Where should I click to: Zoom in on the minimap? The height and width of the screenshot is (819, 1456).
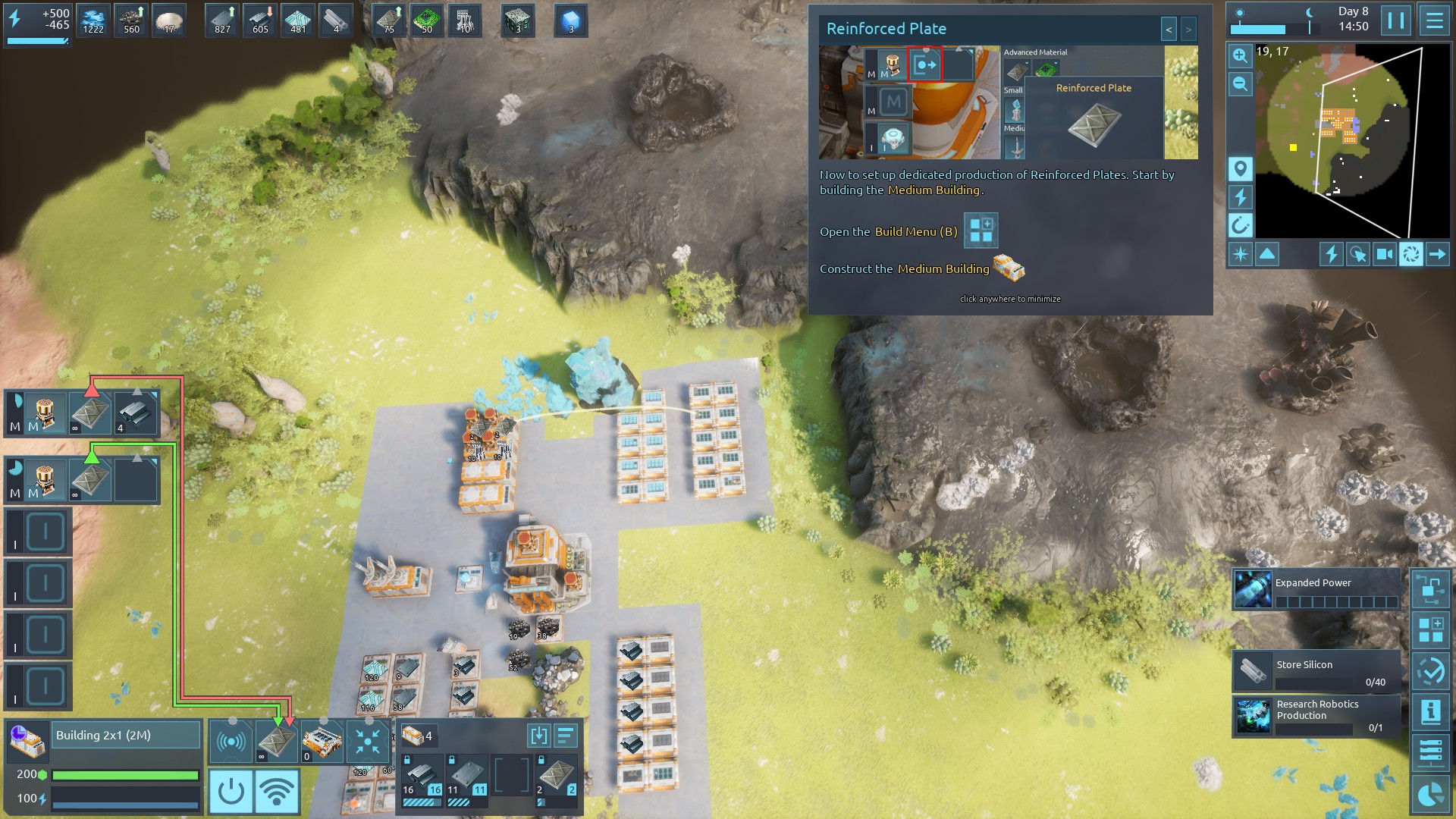pos(1240,55)
